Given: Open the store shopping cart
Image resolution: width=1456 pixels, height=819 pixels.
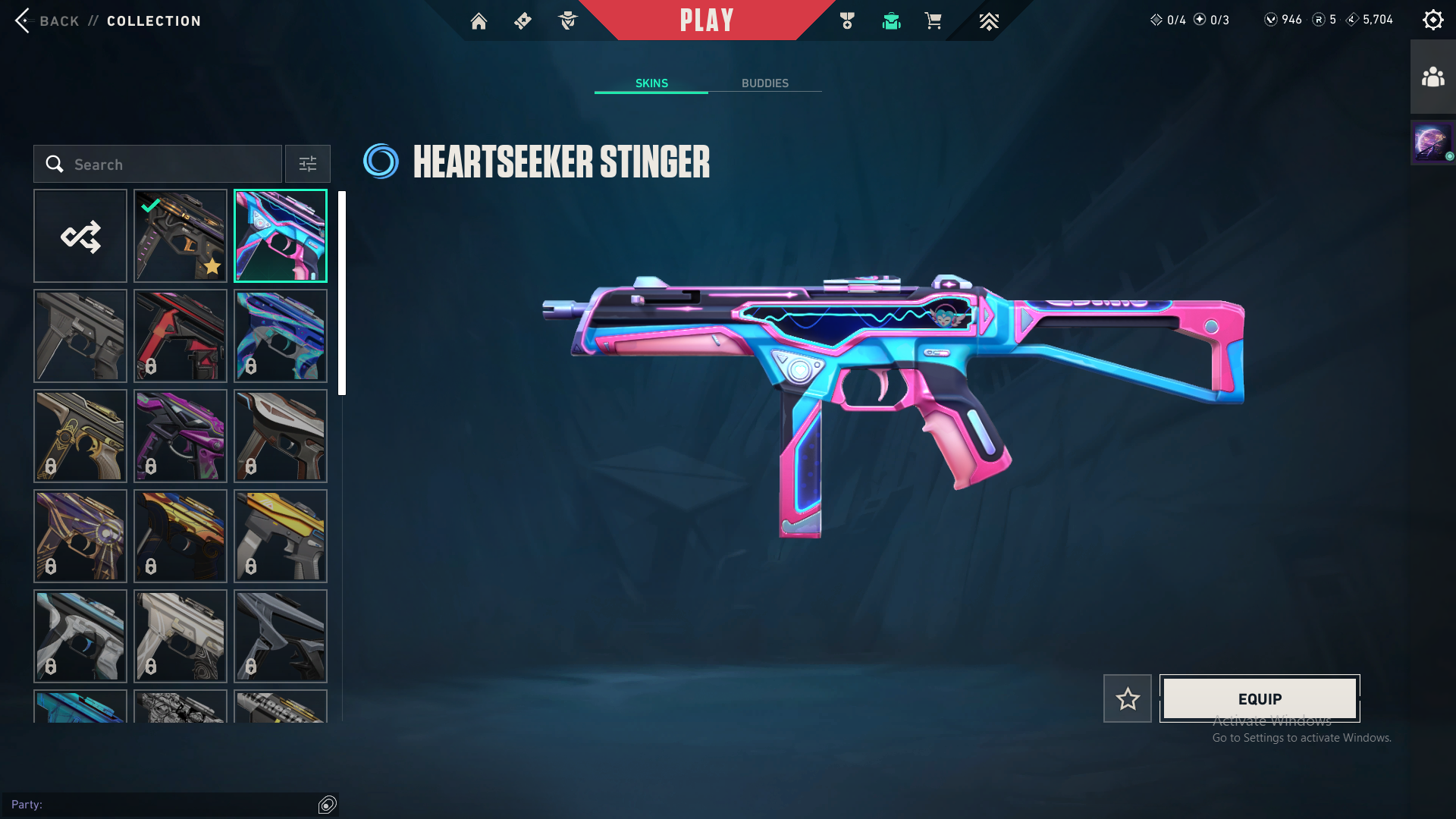Looking at the screenshot, I should (x=933, y=21).
